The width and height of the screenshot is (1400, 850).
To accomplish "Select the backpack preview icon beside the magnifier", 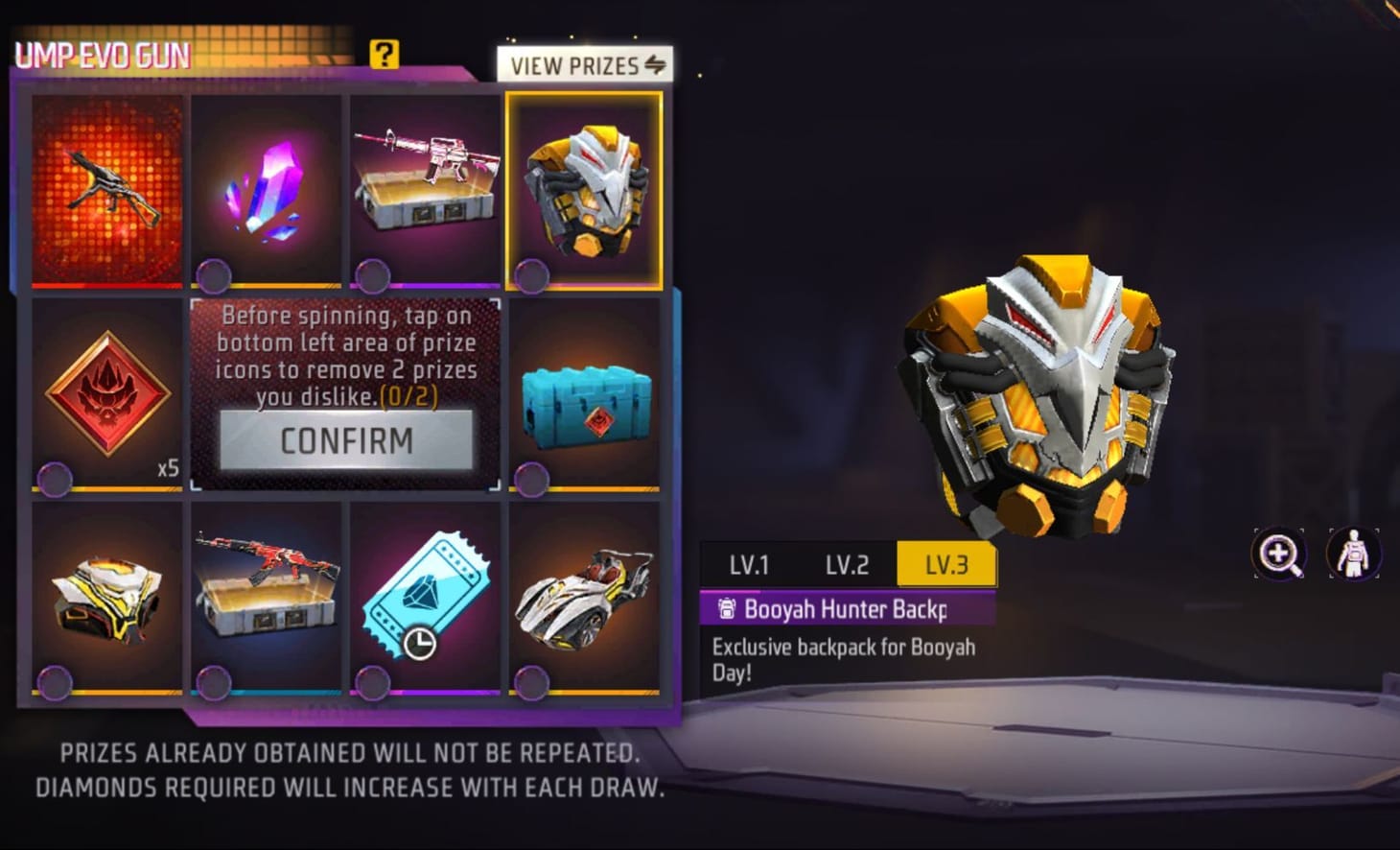I will coord(1353,553).
